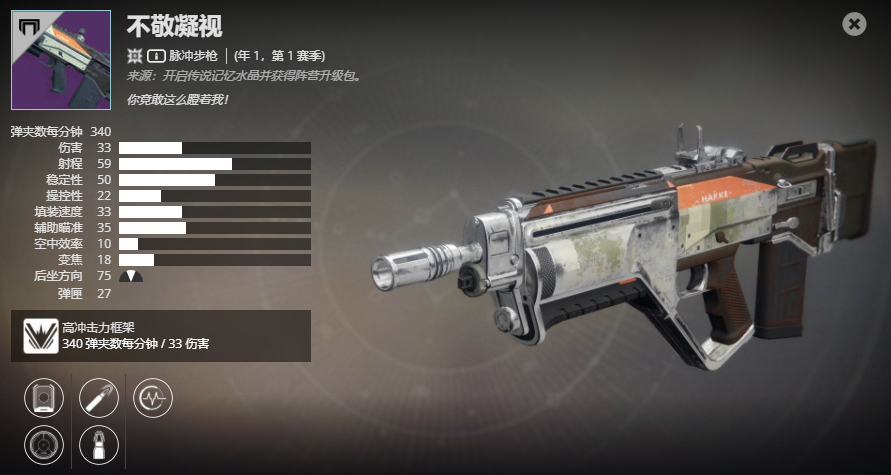Close the weapon details panel
Image resolution: width=891 pixels, height=475 pixels.
[x=854, y=24]
